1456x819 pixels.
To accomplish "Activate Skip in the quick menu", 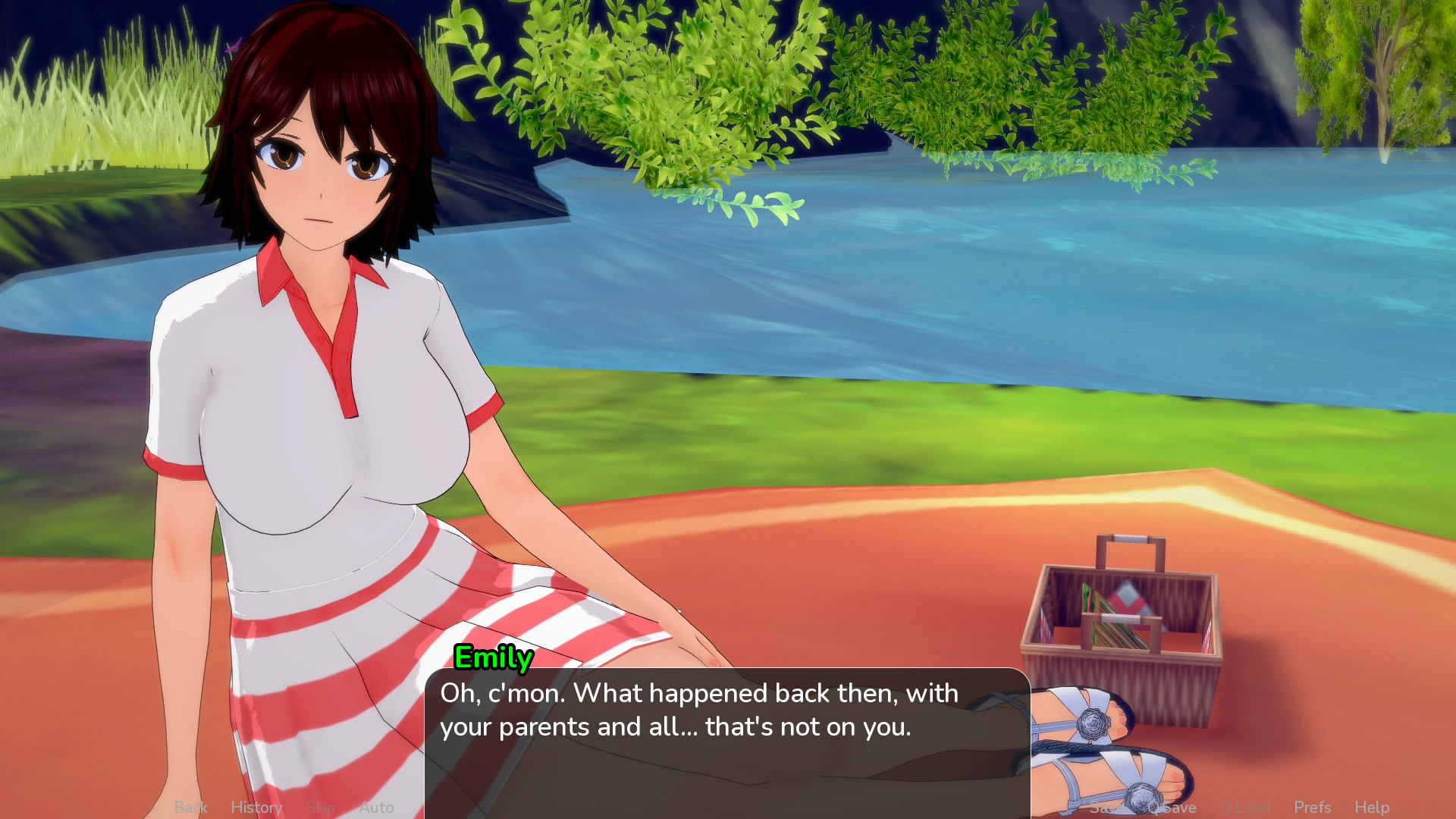I will 321,808.
